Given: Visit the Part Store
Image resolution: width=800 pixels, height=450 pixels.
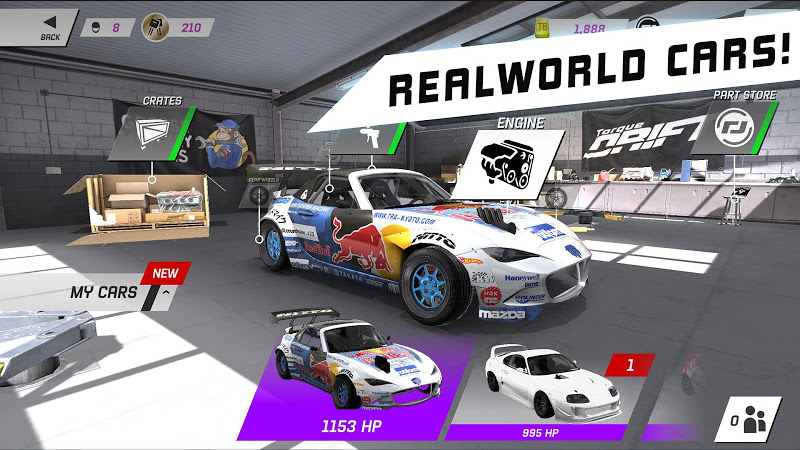Looking at the screenshot, I should [732, 128].
